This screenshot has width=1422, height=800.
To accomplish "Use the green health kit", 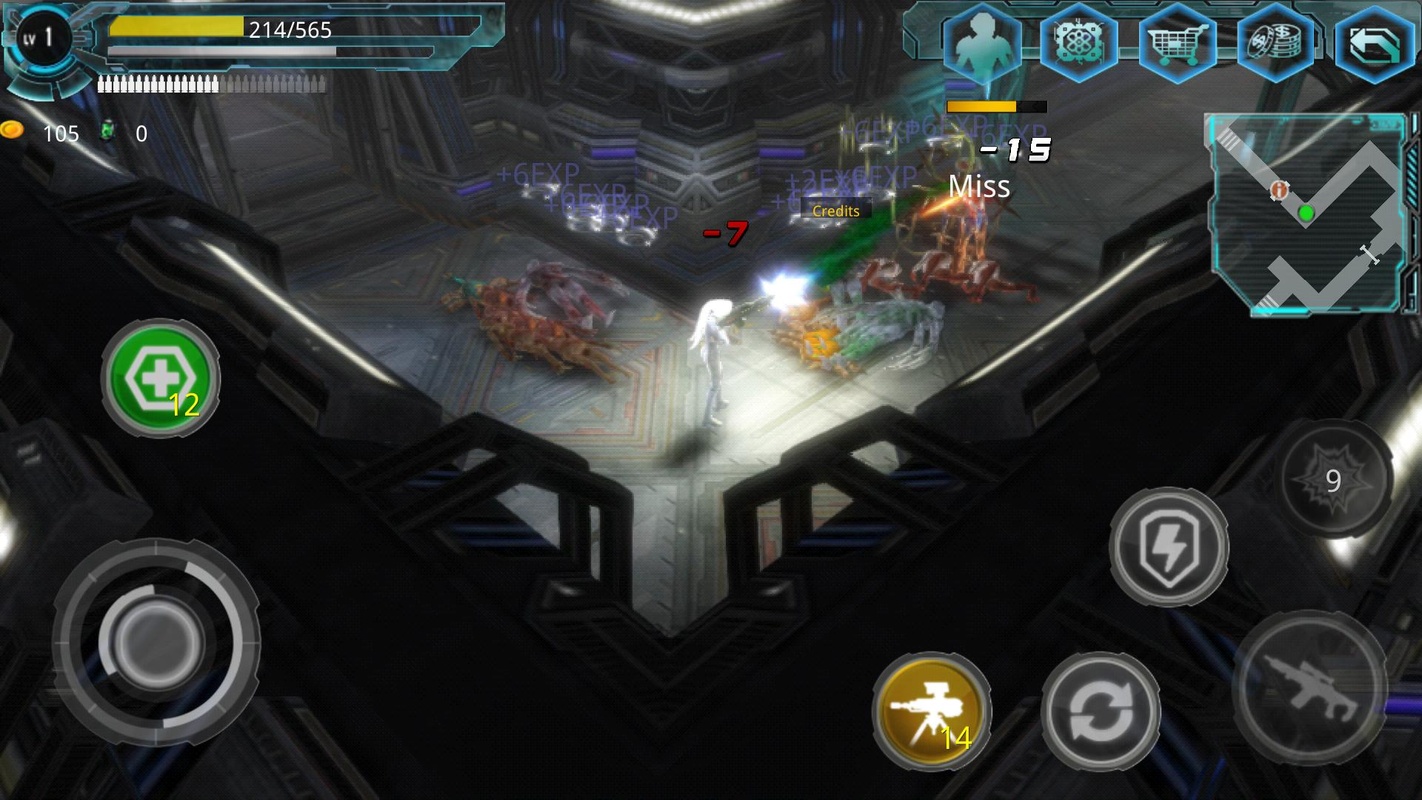I will [161, 378].
